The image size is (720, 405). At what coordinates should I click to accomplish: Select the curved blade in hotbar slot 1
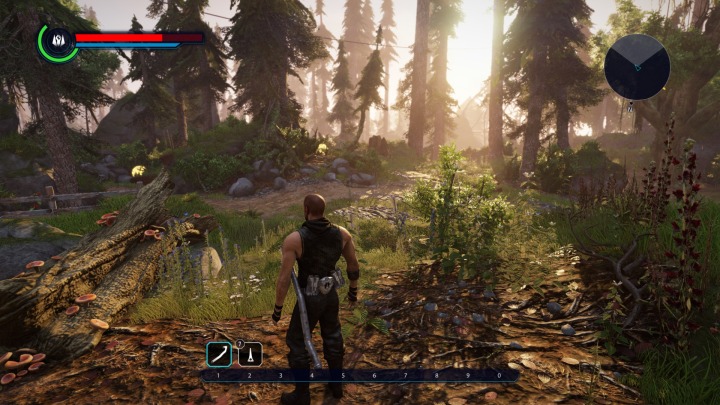[x=219, y=354]
